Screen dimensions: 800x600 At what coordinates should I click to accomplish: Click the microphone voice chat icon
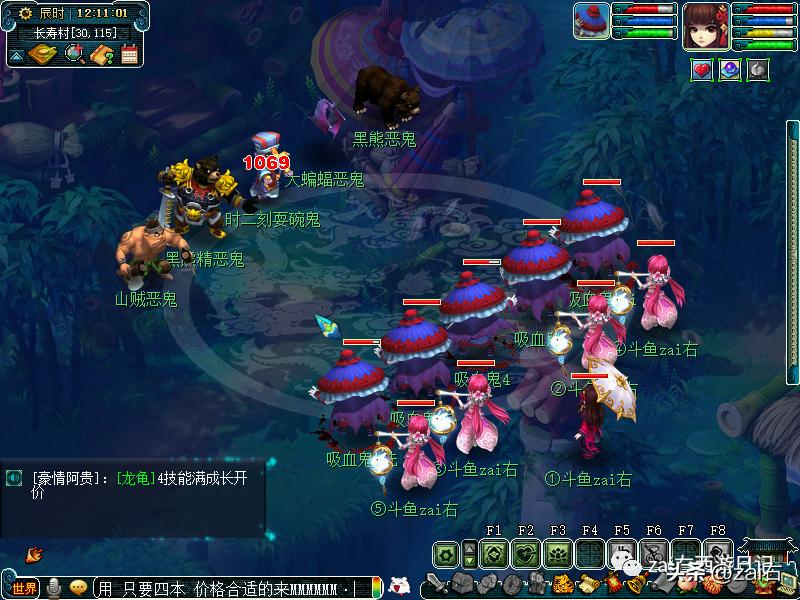53,587
